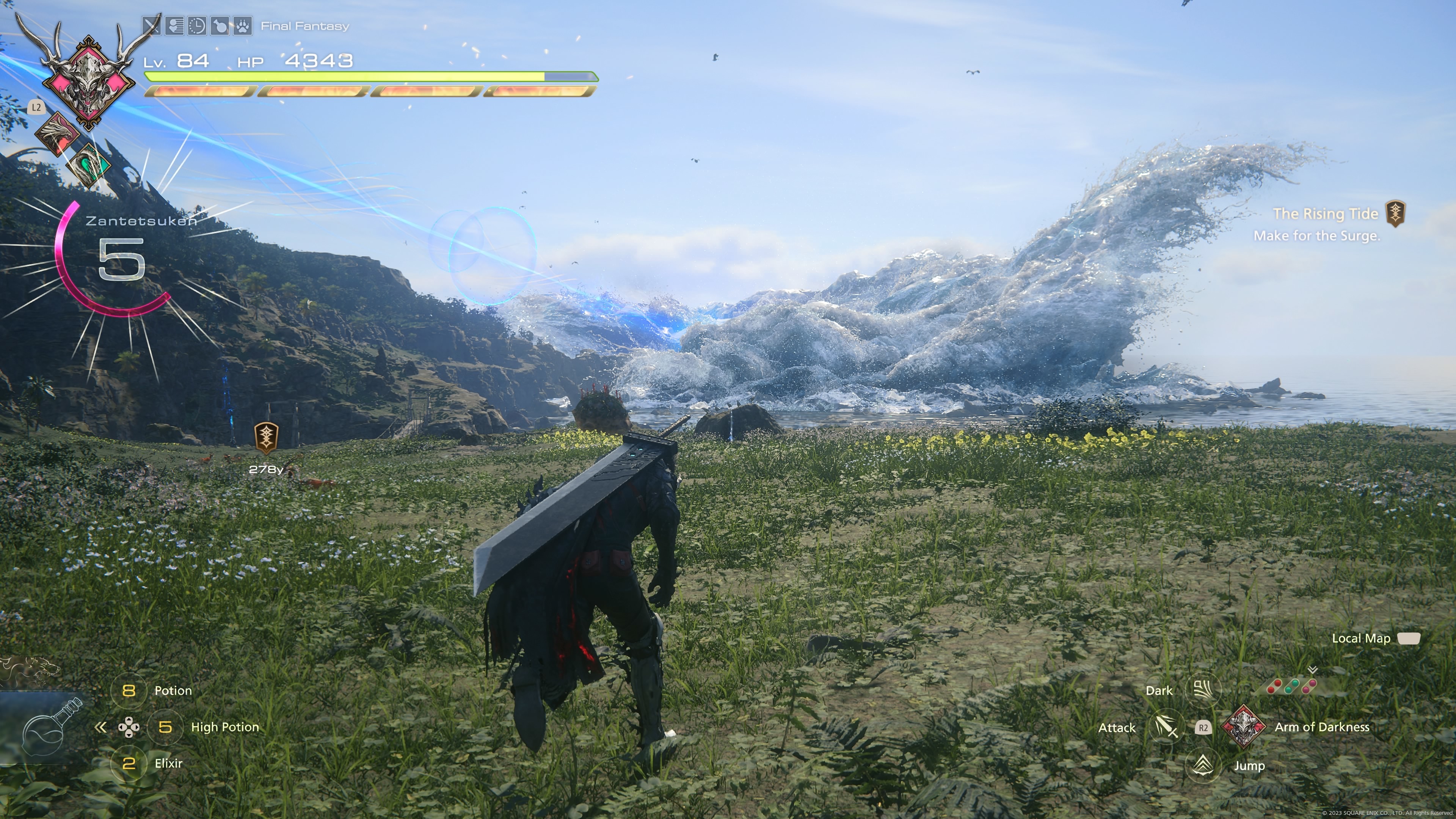This screenshot has height=819, width=1456.
Task: Activate the Dark magic ability icon
Action: [x=1202, y=690]
